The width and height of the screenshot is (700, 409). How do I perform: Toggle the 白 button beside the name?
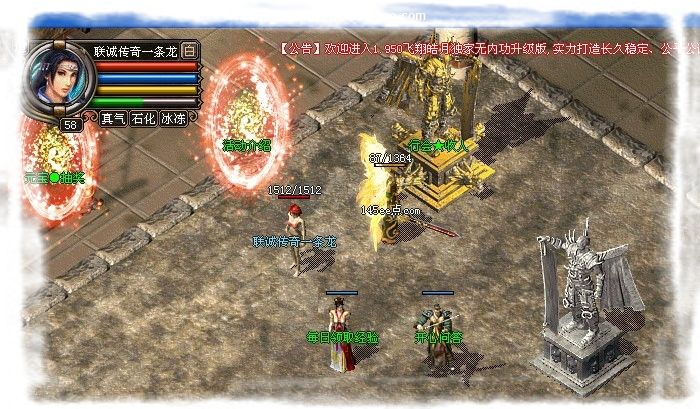190,51
